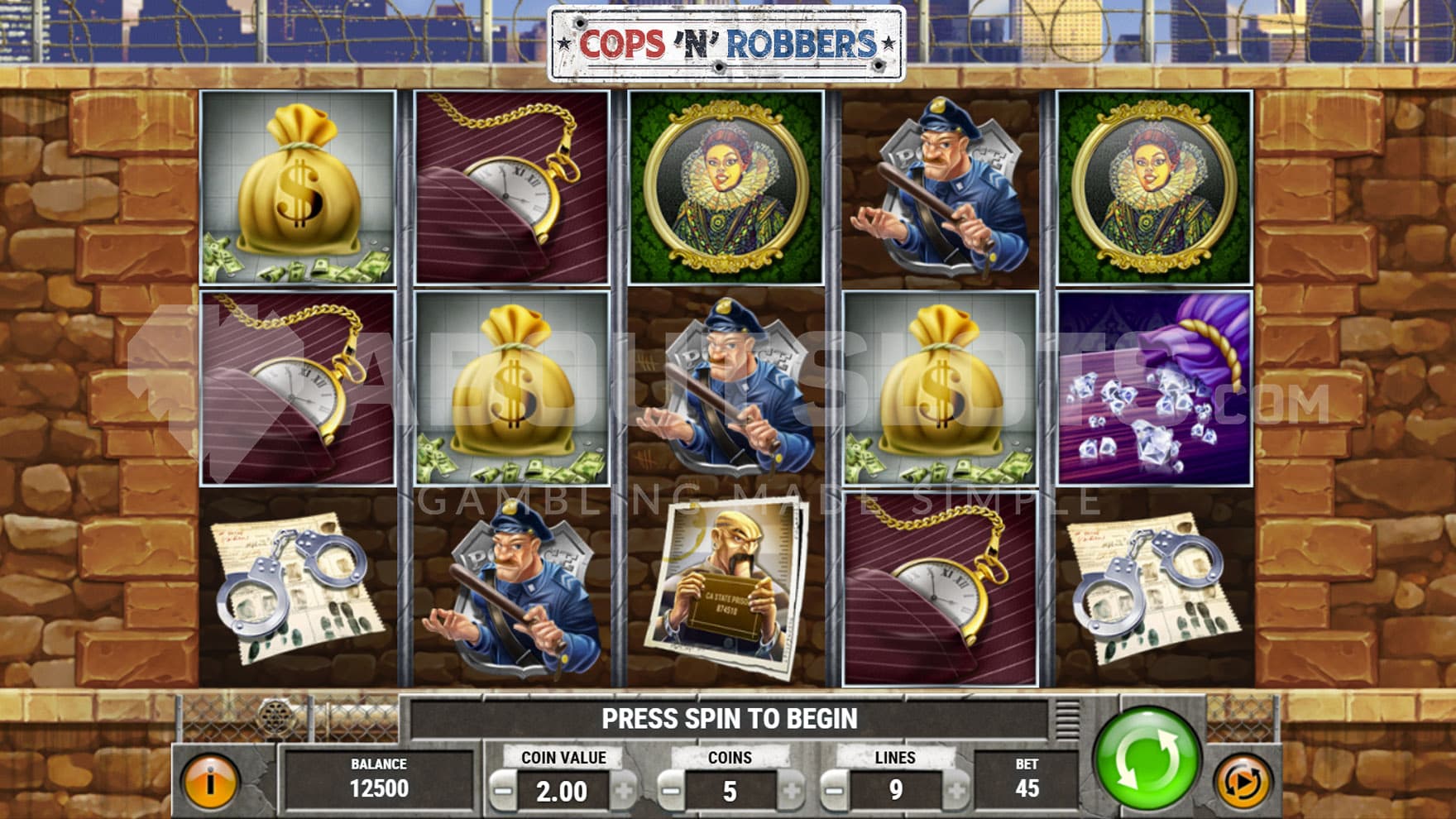Open the orange info paytable button
The height and width of the screenshot is (819, 1456).
(210, 782)
